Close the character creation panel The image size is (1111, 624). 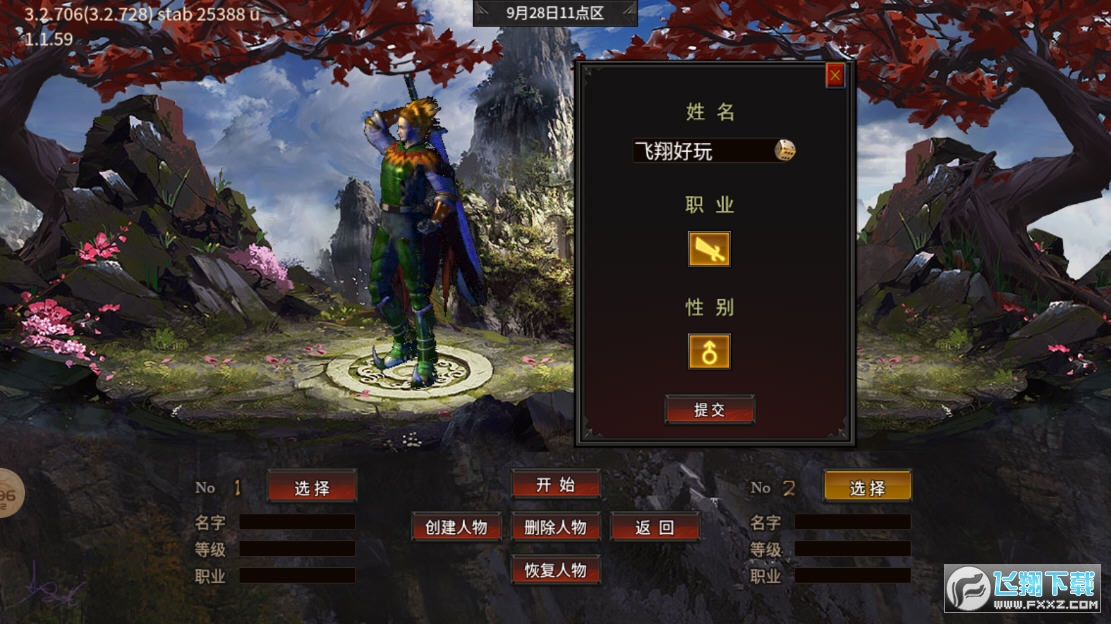click(x=835, y=75)
